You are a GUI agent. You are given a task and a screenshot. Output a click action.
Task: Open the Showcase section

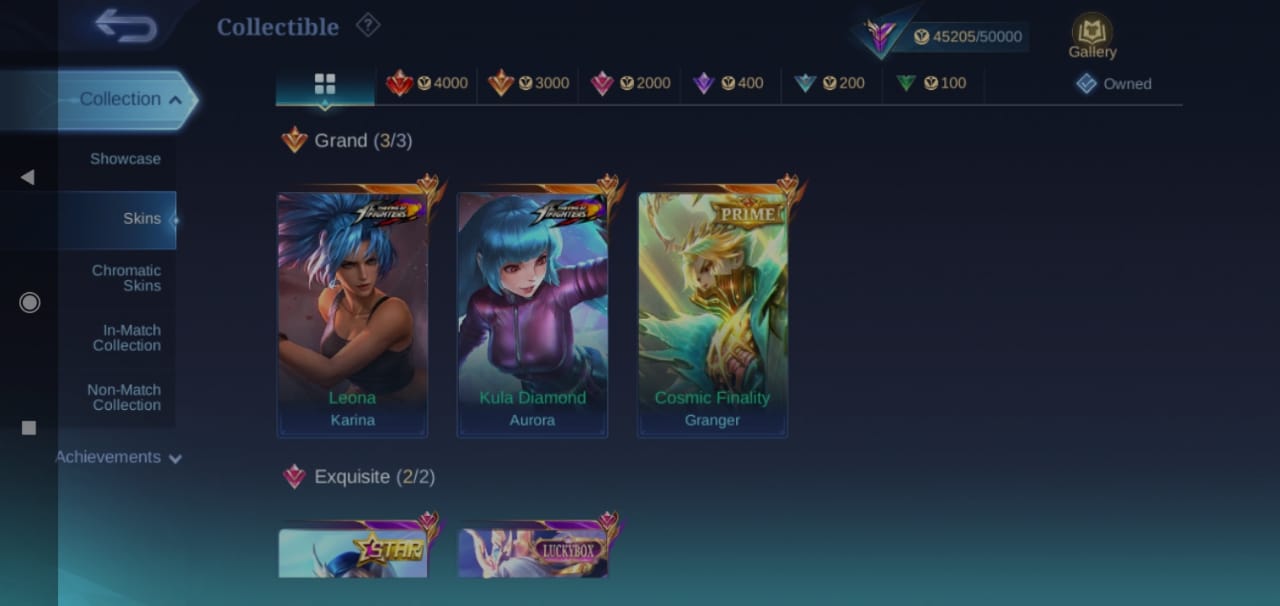pyautogui.click(x=125, y=159)
